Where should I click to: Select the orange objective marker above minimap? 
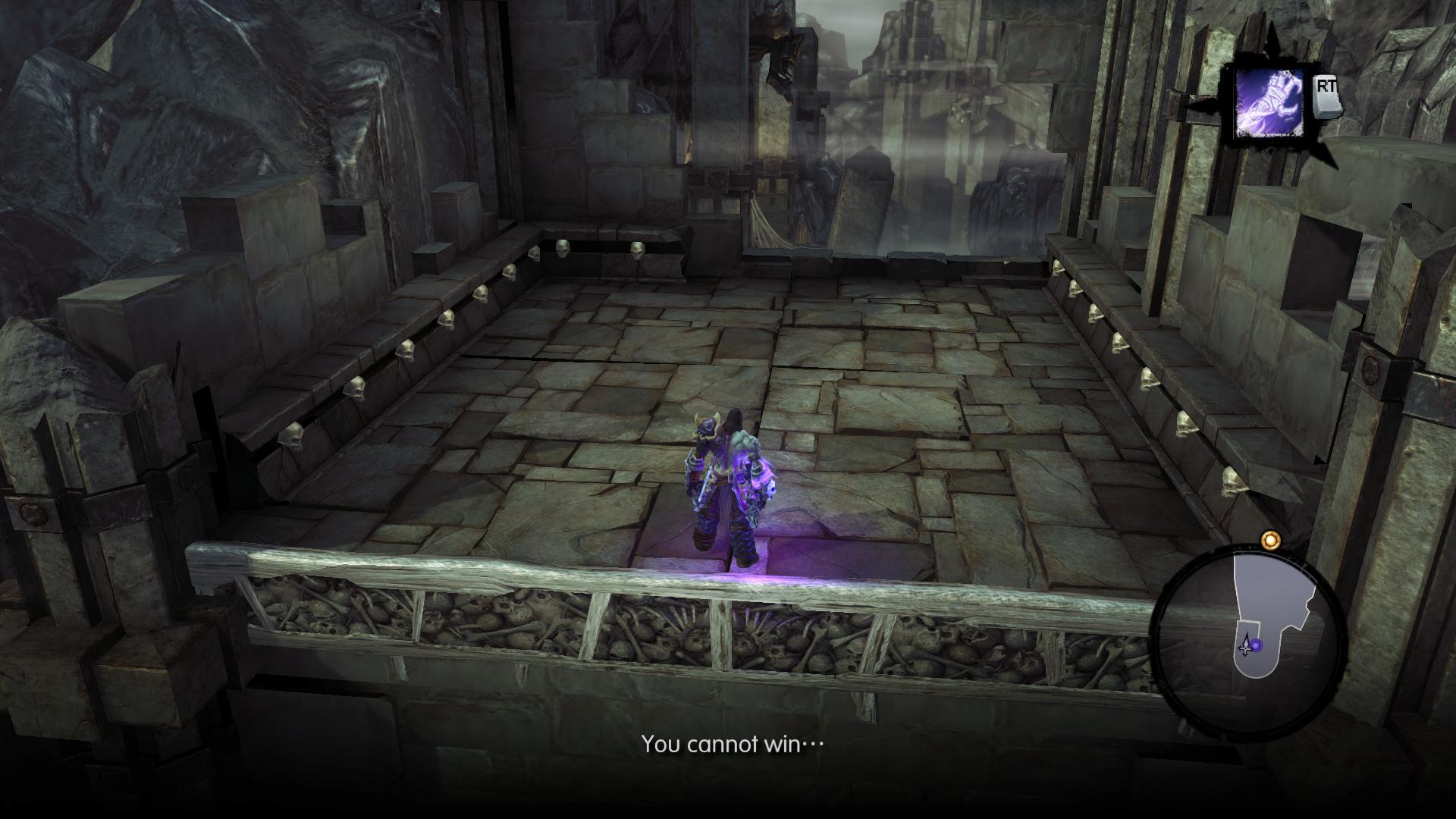(x=1270, y=540)
